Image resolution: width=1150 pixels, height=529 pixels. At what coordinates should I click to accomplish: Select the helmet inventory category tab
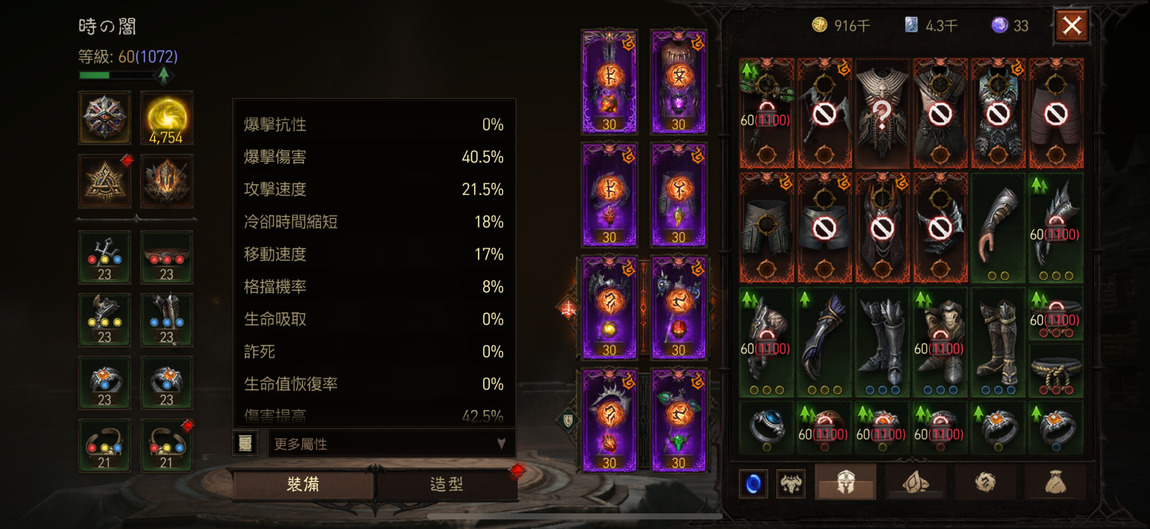click(845, 483)
